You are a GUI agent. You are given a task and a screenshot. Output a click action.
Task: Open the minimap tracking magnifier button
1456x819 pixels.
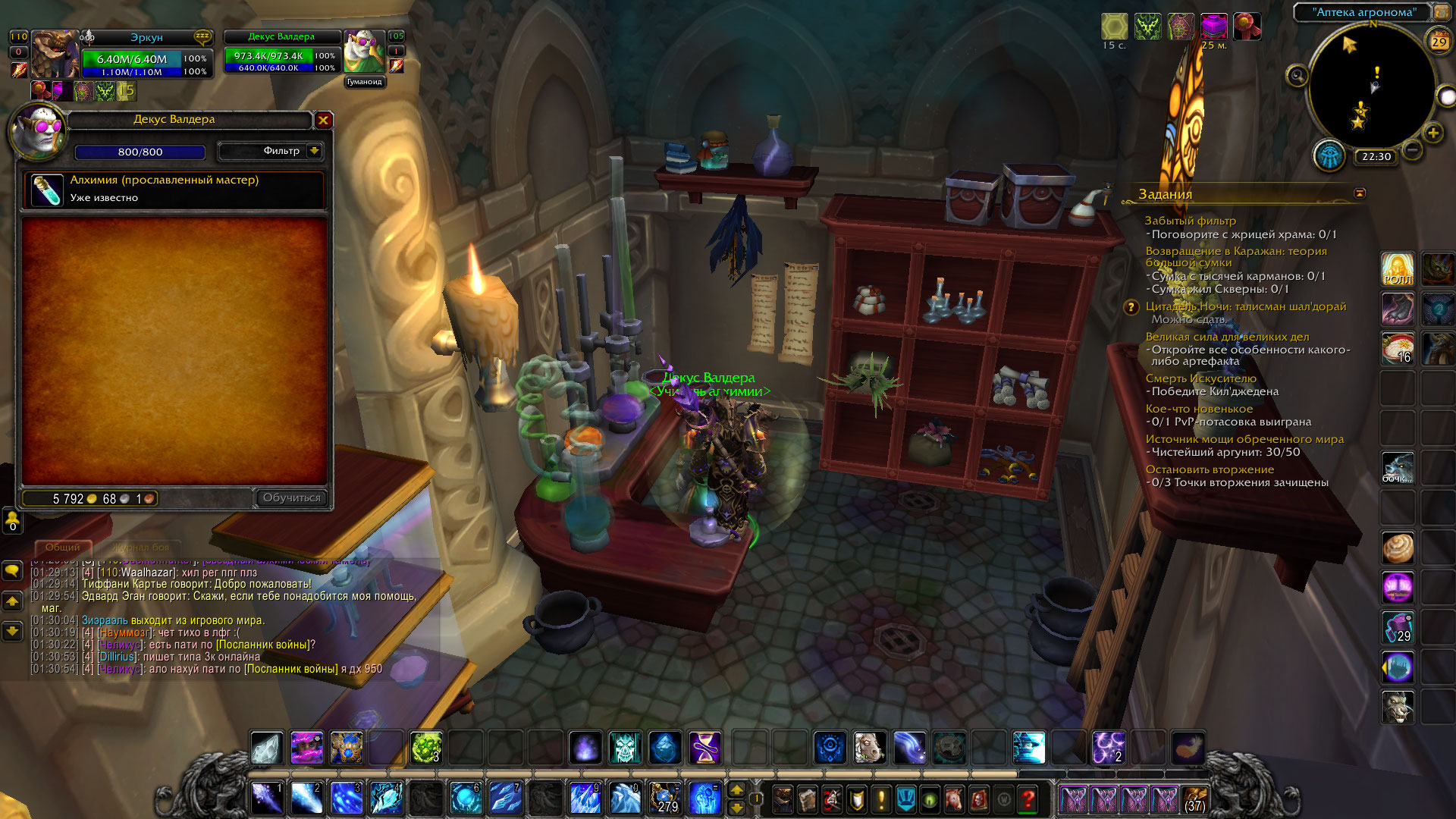[x=1298, y=75]
